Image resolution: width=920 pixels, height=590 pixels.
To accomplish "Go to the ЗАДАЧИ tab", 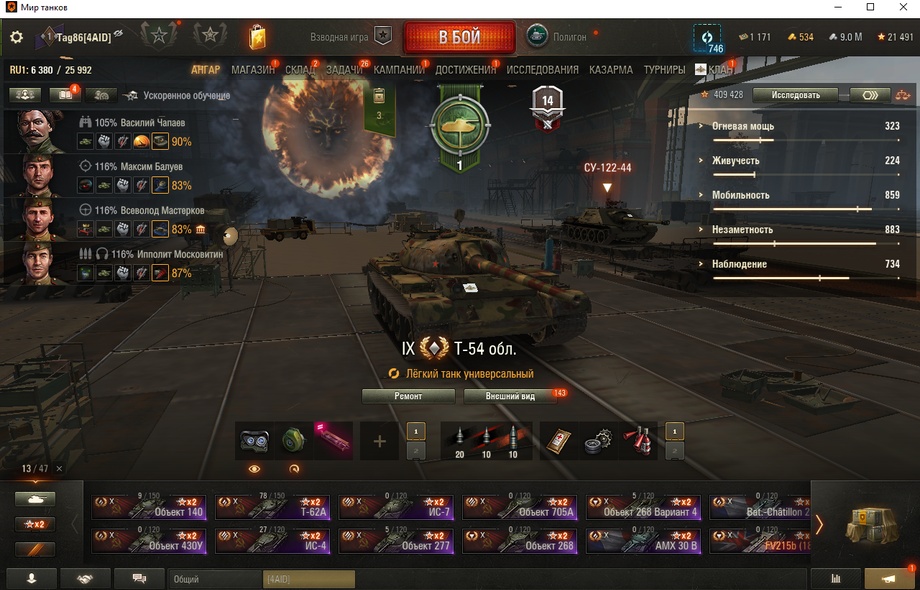I will tap(345, 70).
